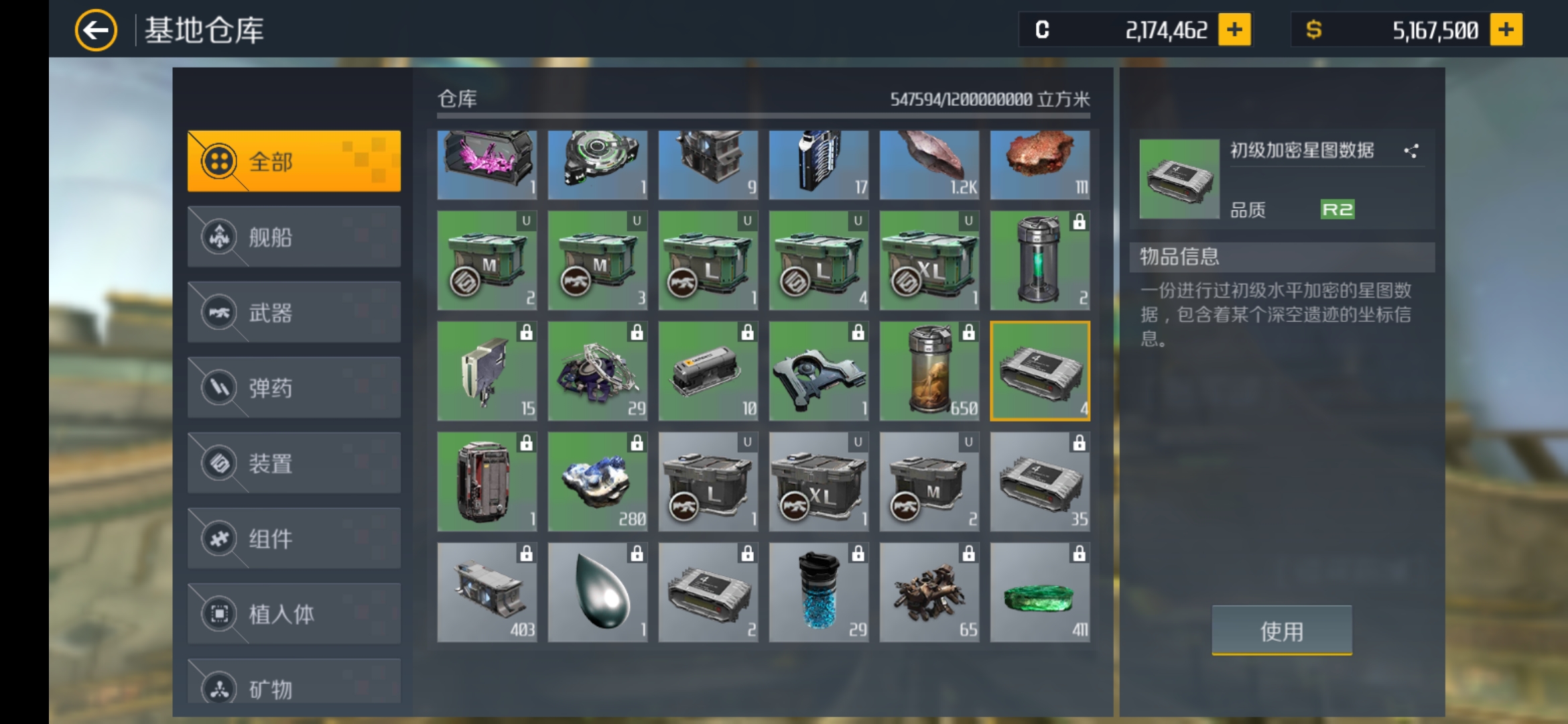The height and width of the screenshot is (724, 1568).
Task: Select the 全部 category tab
Action: [x=294, y=162]
